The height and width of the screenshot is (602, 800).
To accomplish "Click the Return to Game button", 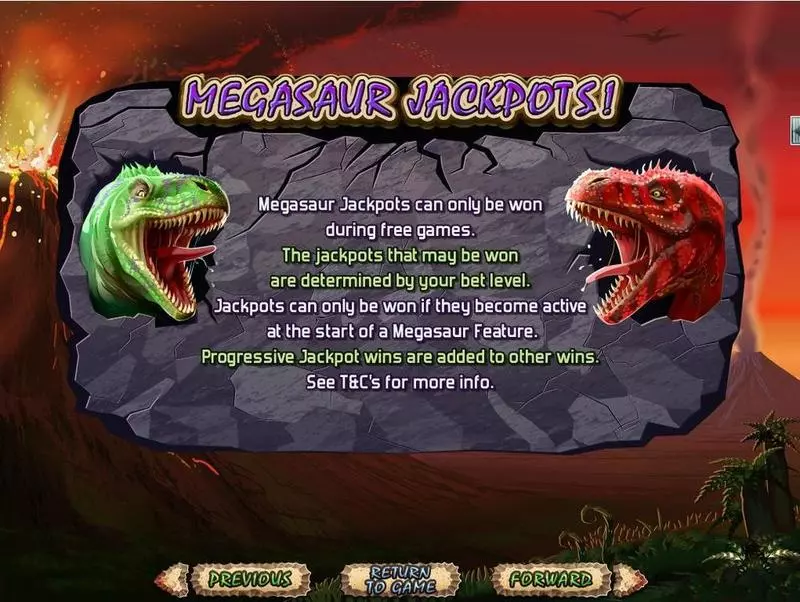I will pyautogui.click(x=399, y=579).
